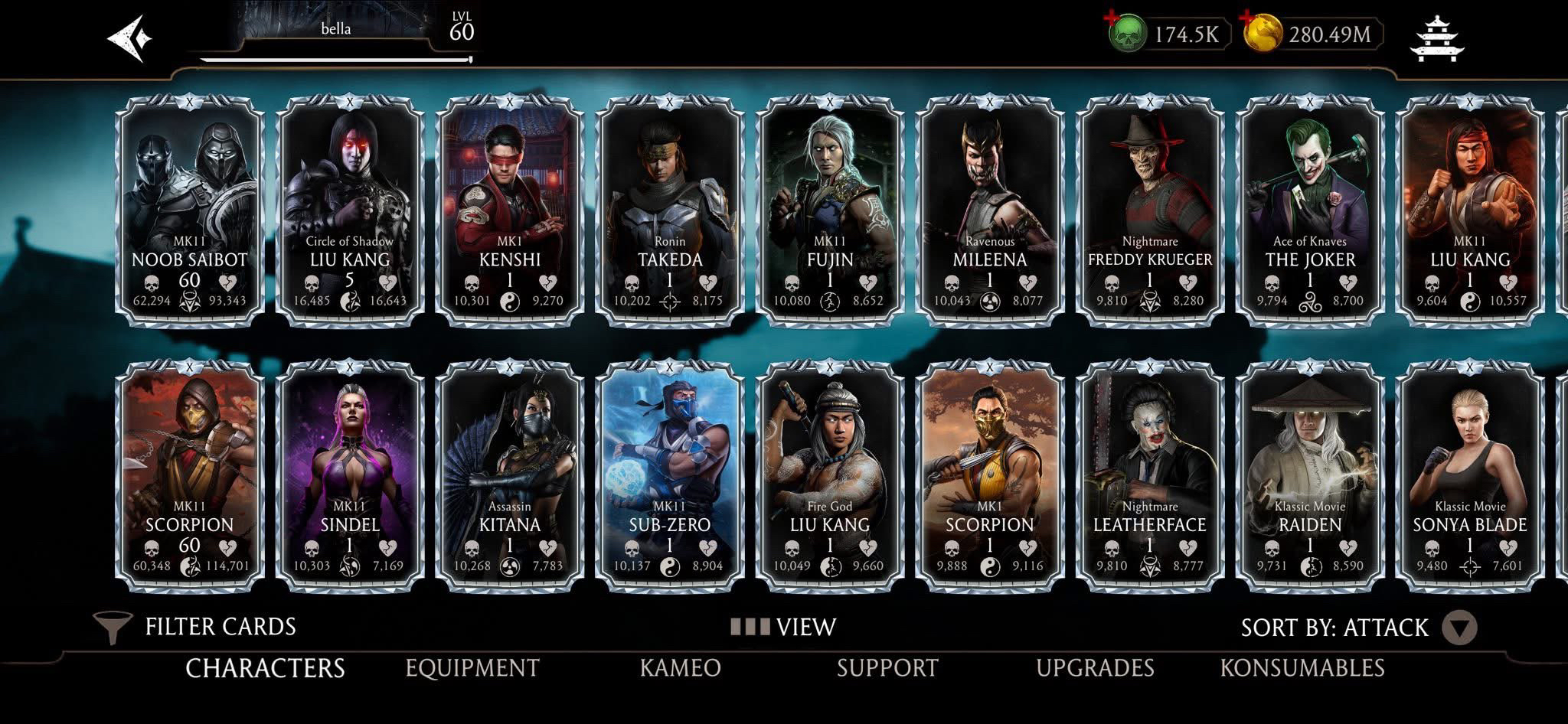Screen dimensions: 1568x724
Task: Go back using the arrow button
Action: [129, 38]
